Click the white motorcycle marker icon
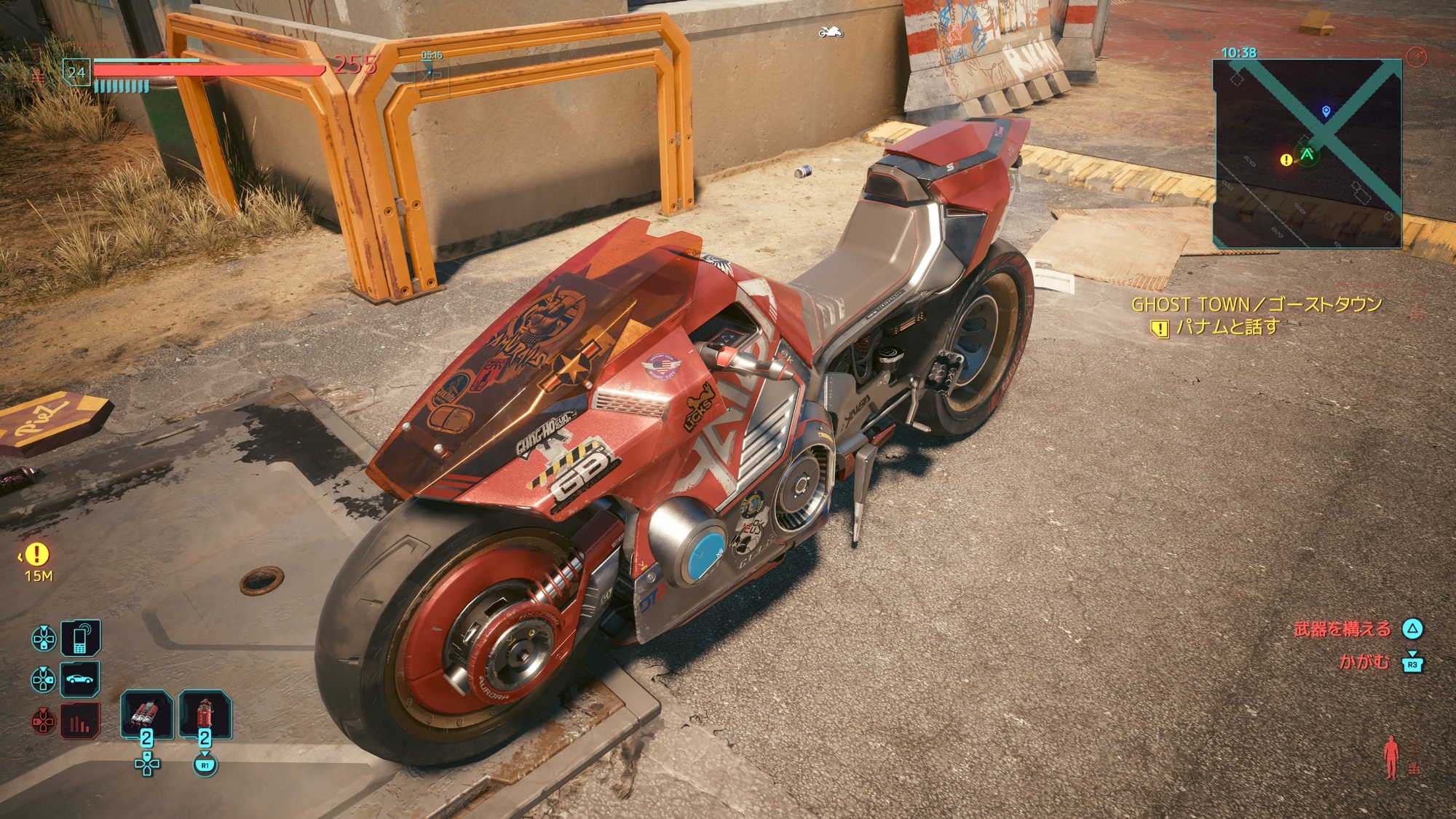1456x819 pixels. pyautogui.click(x=831, y=32)
